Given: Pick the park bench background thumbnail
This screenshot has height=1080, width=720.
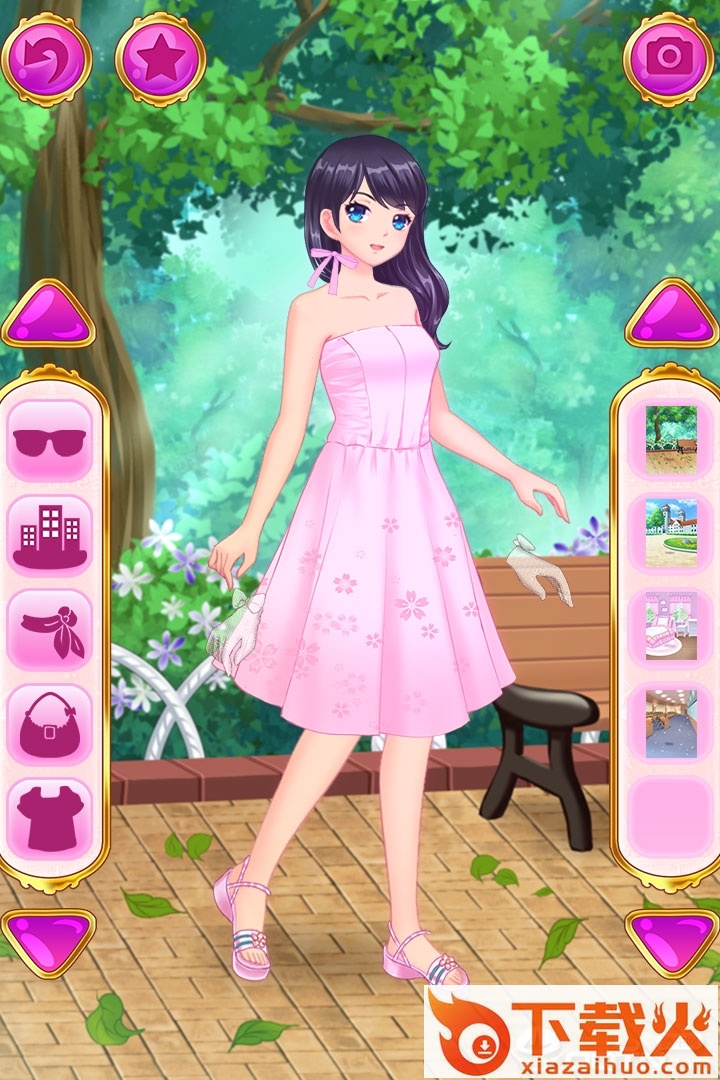Looking at the screenshot, I should pos(671,440).
